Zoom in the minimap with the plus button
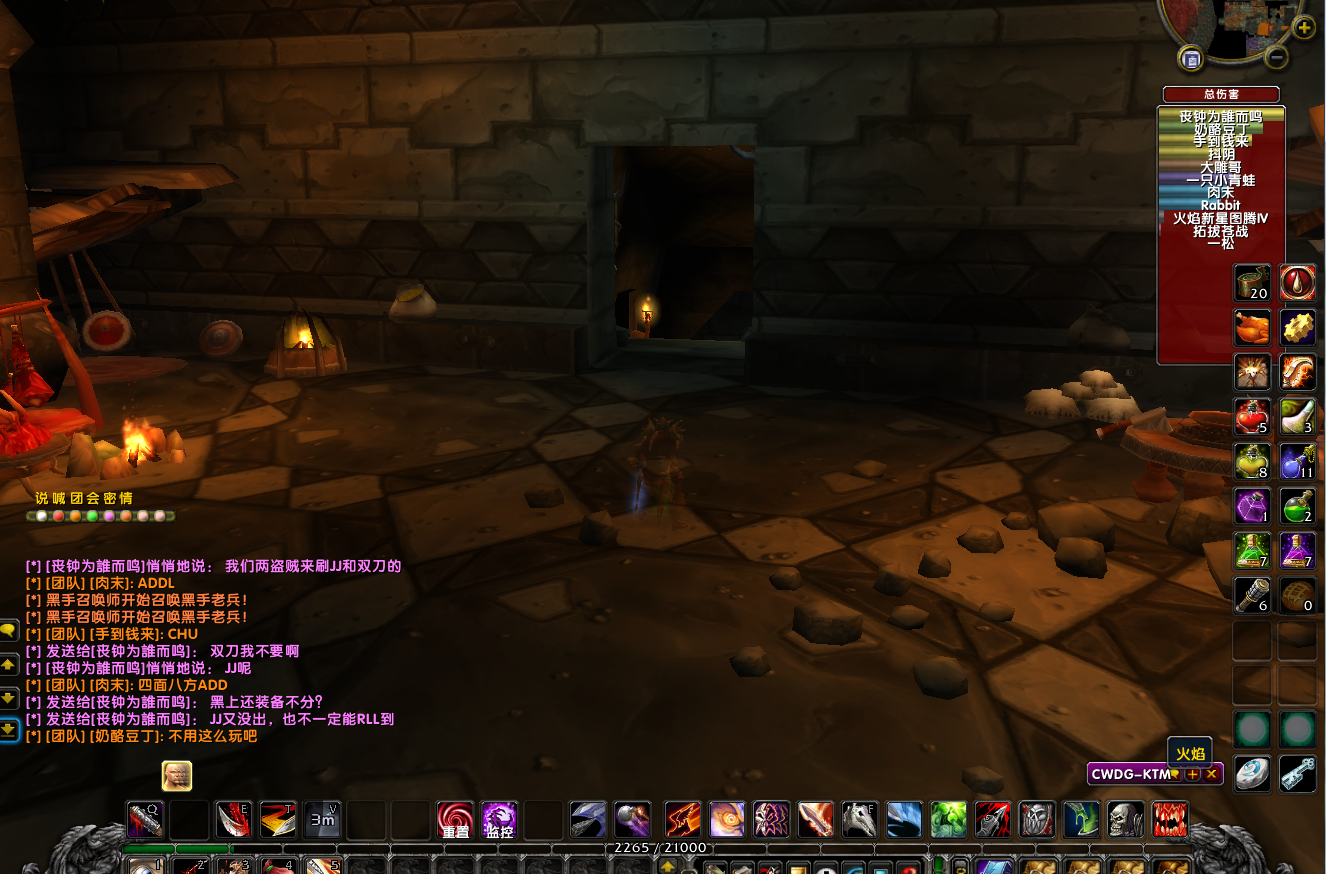The height and width of the screenshot is (874, 1326). point(1304,28)
